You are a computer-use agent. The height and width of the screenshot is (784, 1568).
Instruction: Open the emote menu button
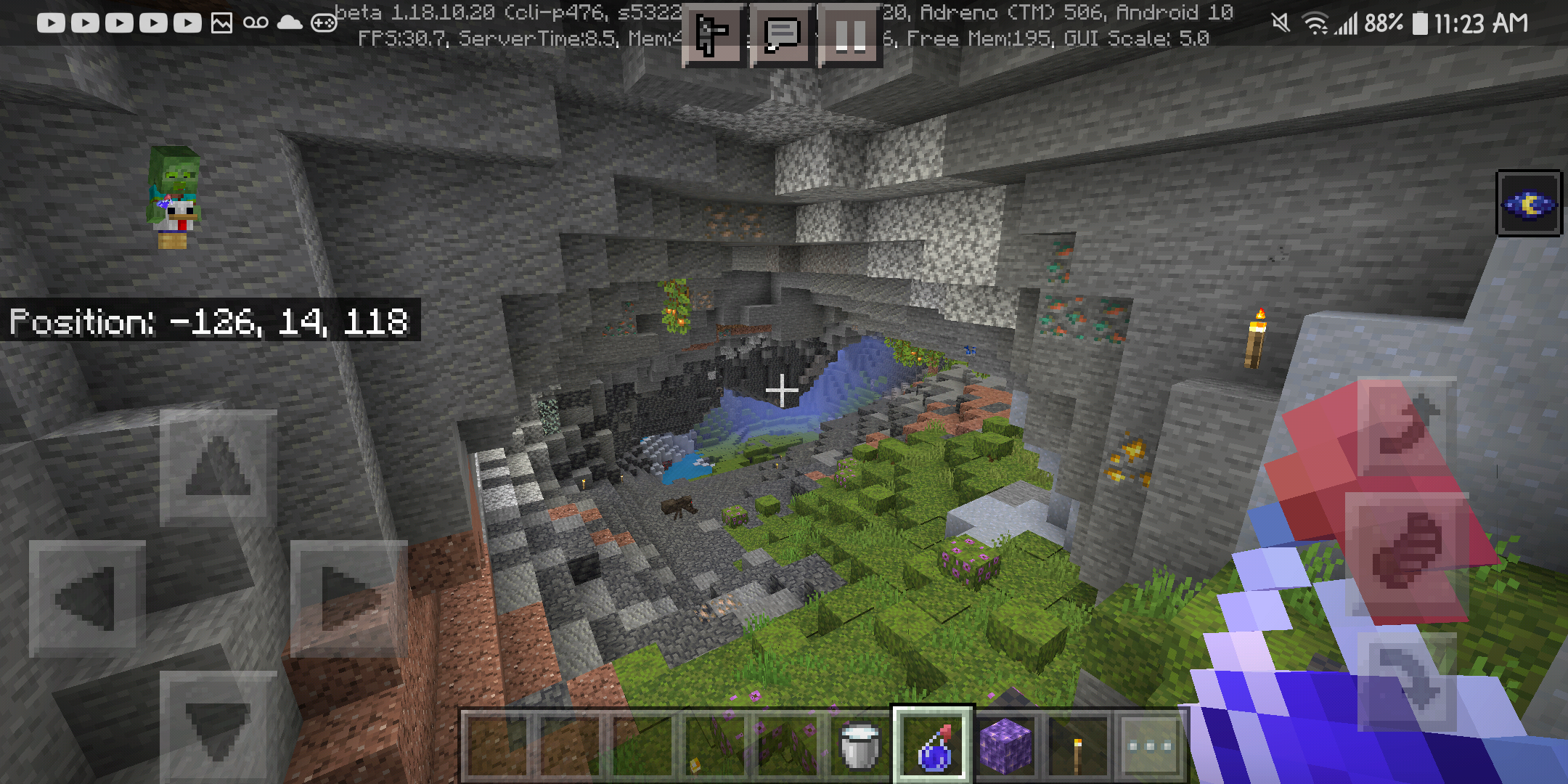point(712,35)
